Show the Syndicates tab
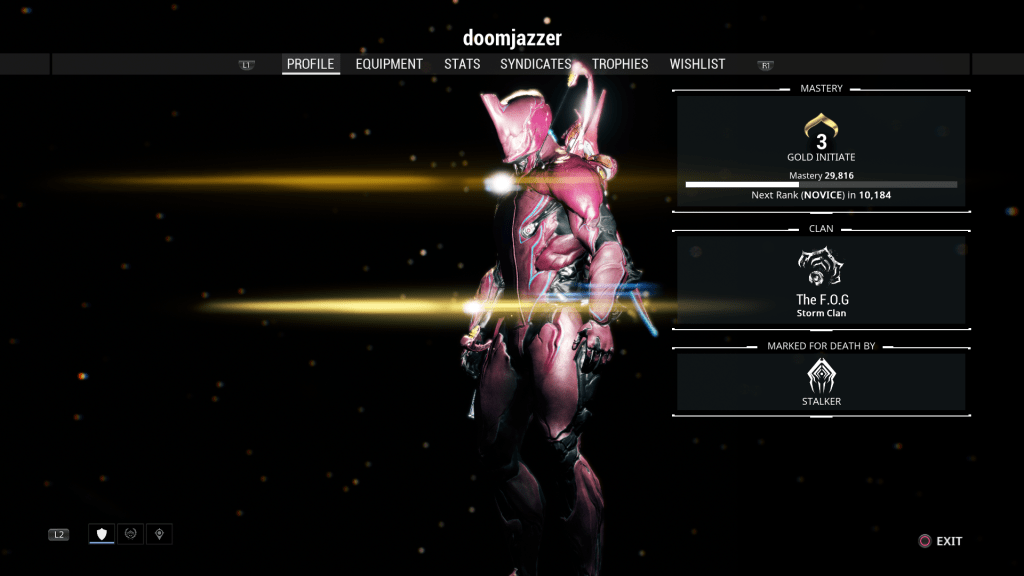This screenshot has height=576, width=1024. 536,64
